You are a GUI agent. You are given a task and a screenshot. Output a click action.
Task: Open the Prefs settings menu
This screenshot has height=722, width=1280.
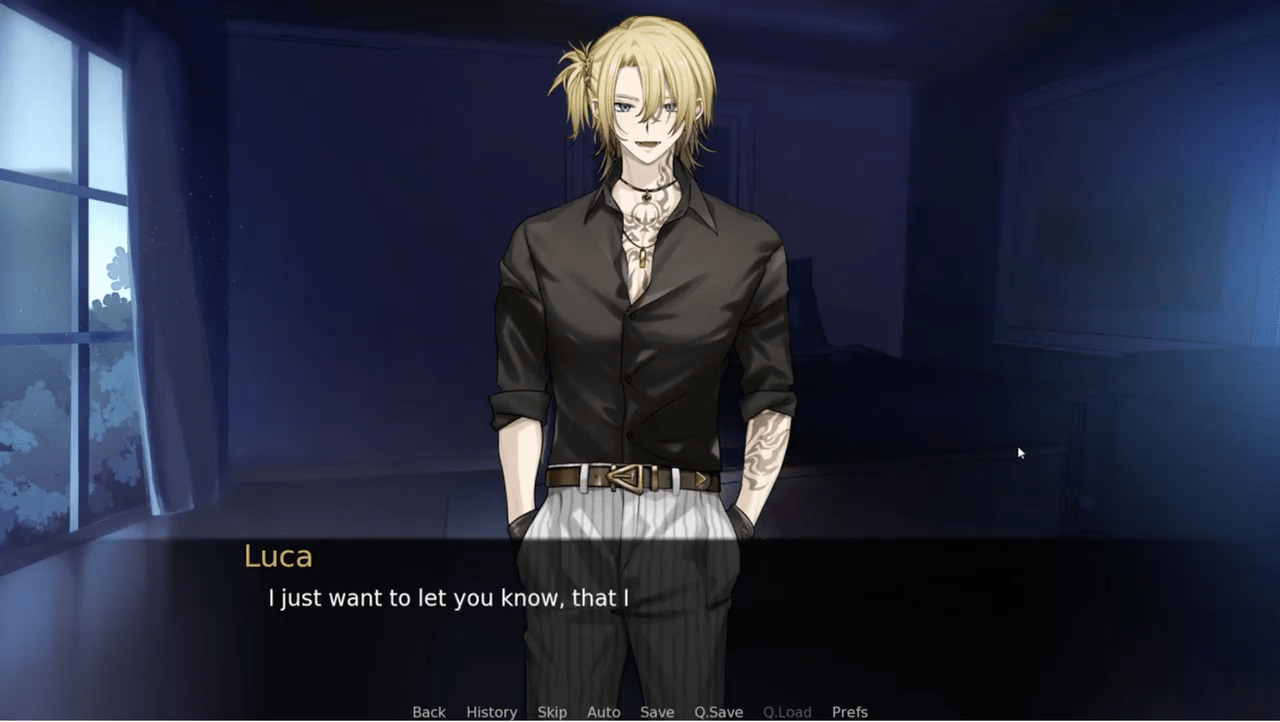[850, 712]
